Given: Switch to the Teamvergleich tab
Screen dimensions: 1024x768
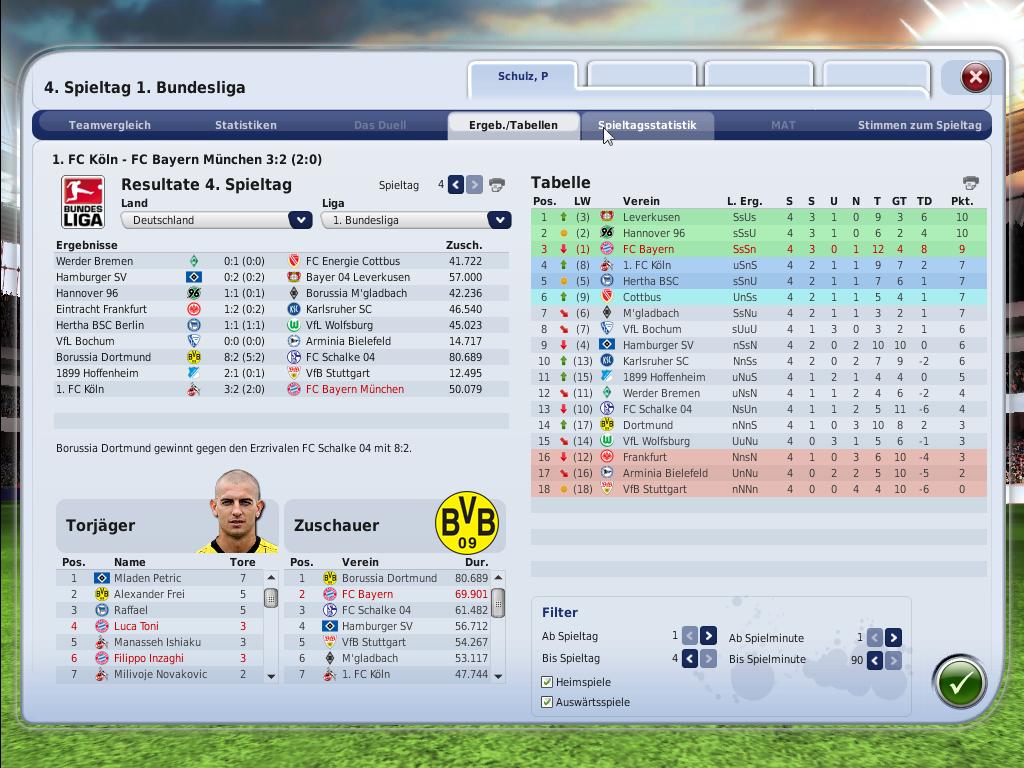Looking at the screenshot, I should tap(110, 125).
